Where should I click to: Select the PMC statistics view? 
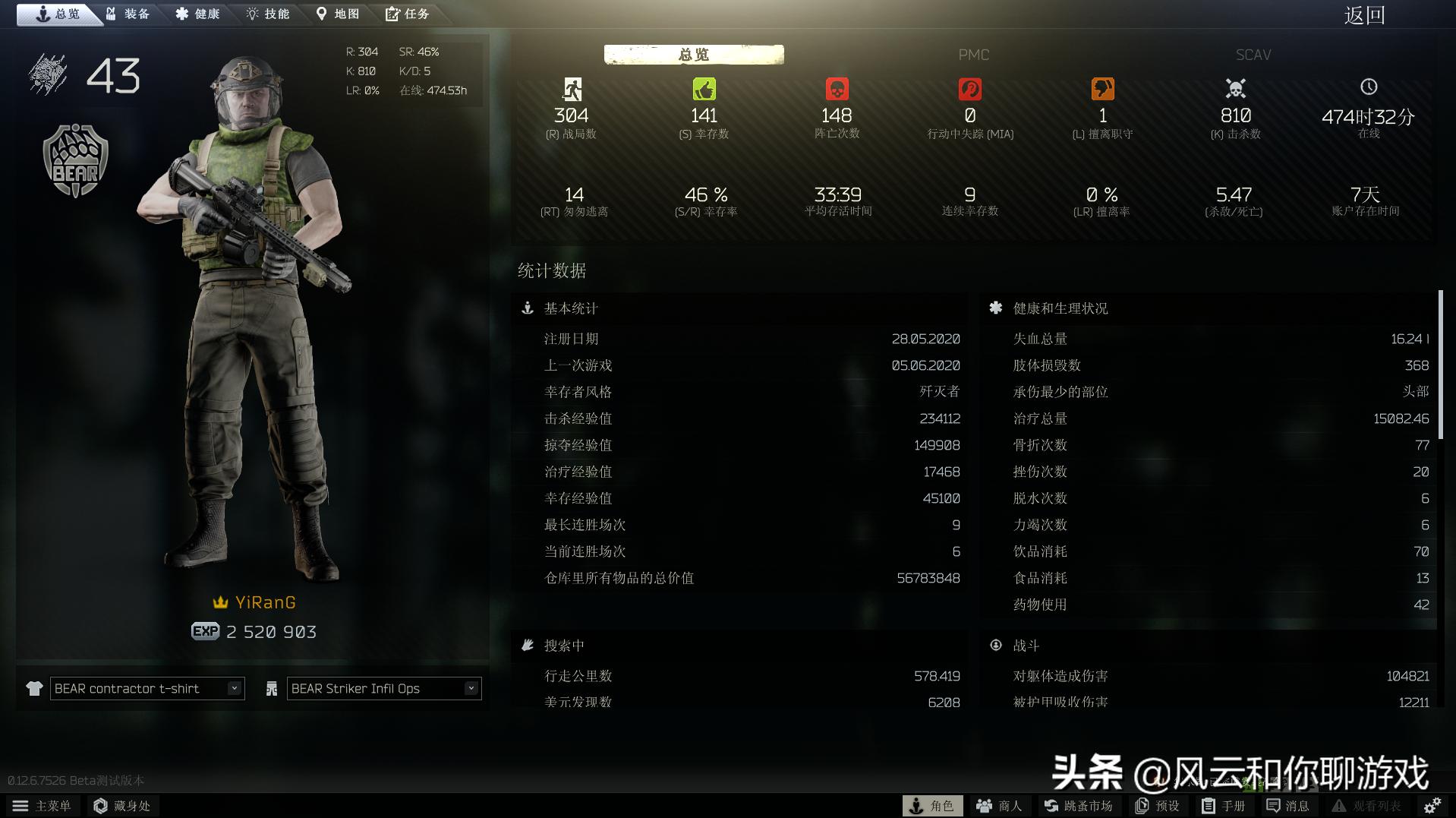974,54
